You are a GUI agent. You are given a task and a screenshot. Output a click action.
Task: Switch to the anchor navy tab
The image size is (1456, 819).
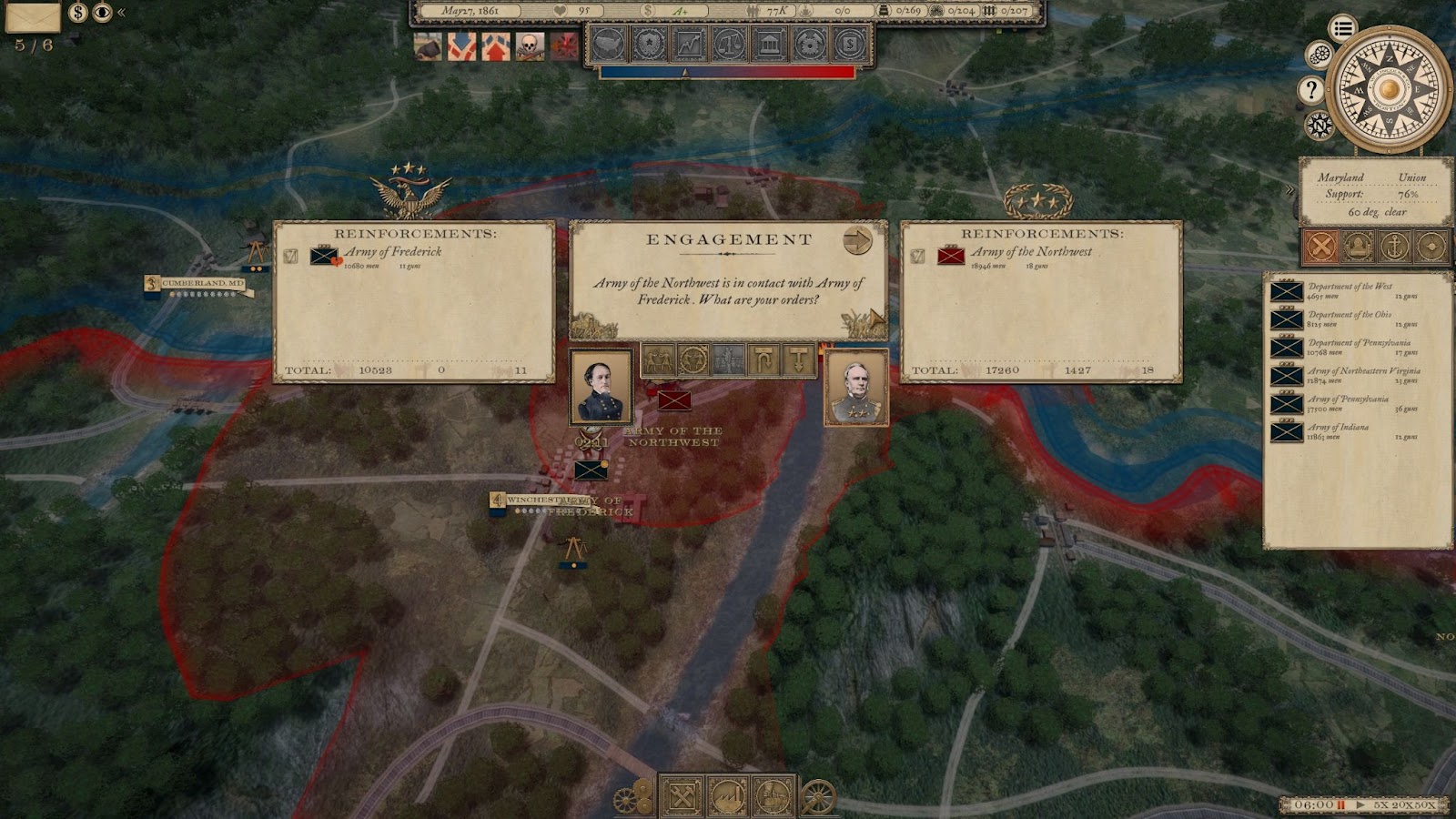[x=1394, y=246]
